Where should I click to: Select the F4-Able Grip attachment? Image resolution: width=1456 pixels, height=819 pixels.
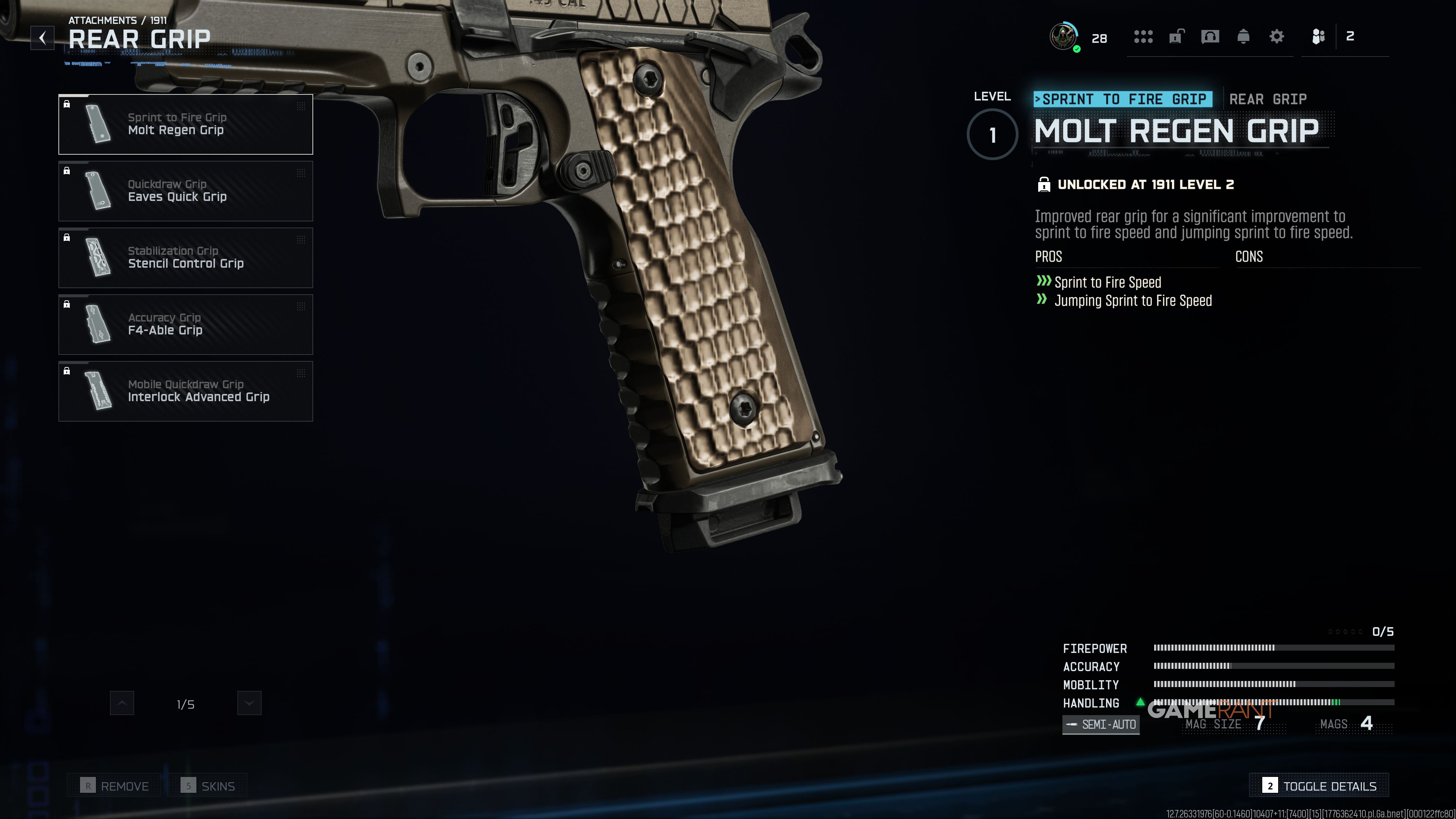(185, 325)
